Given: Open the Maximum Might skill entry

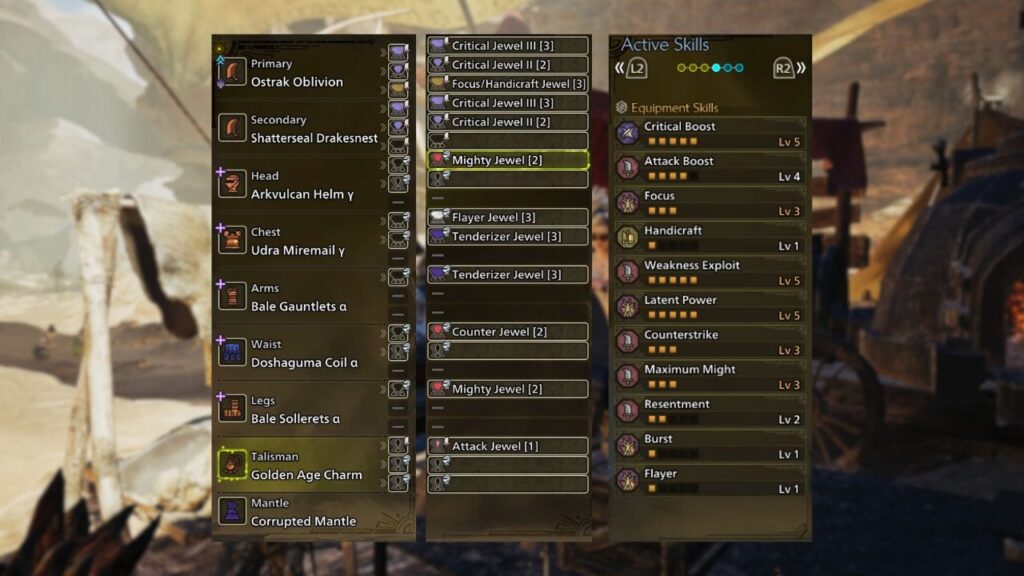Looking at the screenshot, I should point(710,377).
